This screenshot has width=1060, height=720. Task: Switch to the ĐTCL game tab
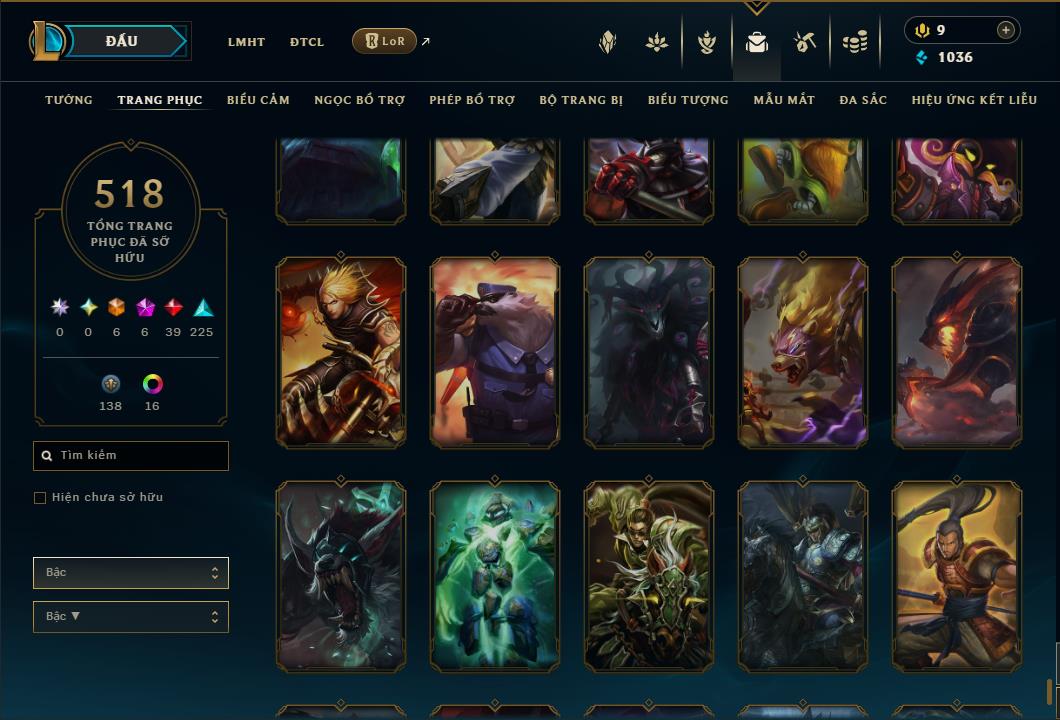307,42
